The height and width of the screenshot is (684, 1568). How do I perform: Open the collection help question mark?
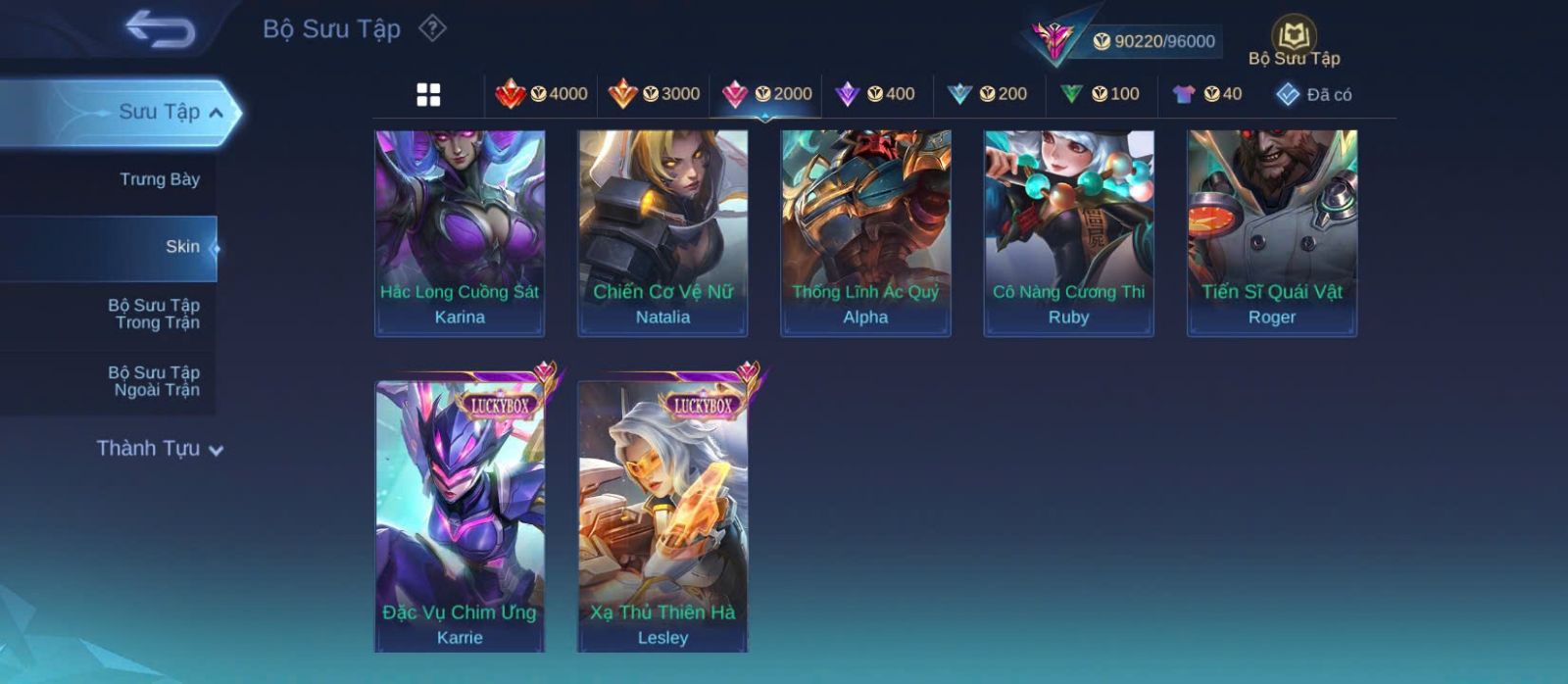[x=432, y=28]
